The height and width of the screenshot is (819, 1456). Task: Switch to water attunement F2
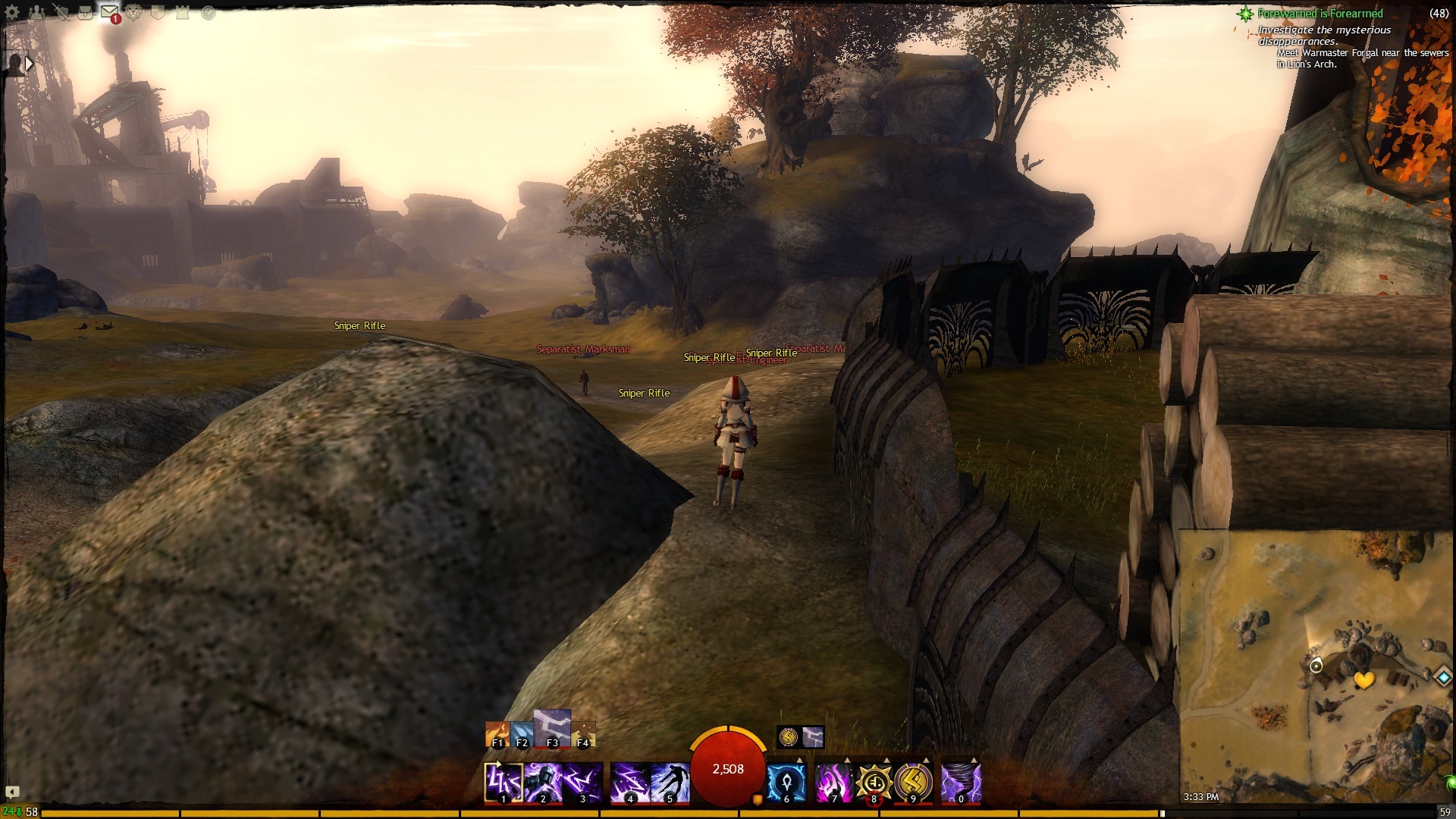click(x=522, y=734)
